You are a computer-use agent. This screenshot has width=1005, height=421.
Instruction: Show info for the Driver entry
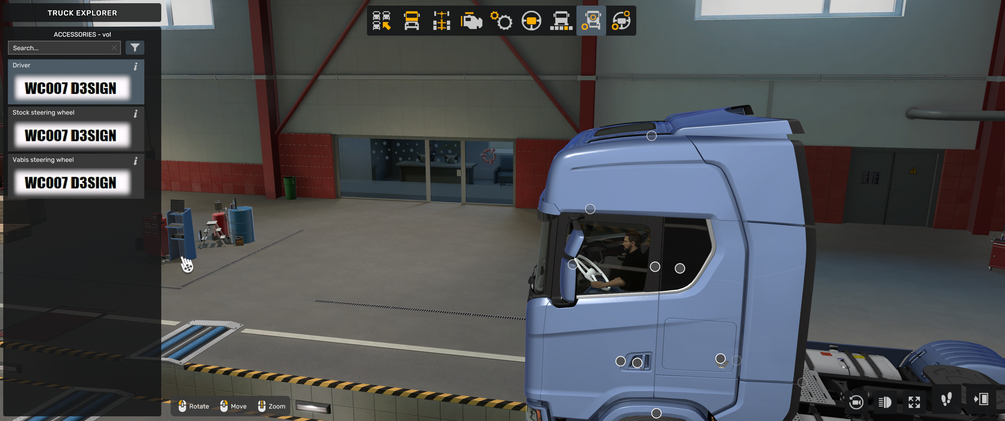[x=135, y=67]
